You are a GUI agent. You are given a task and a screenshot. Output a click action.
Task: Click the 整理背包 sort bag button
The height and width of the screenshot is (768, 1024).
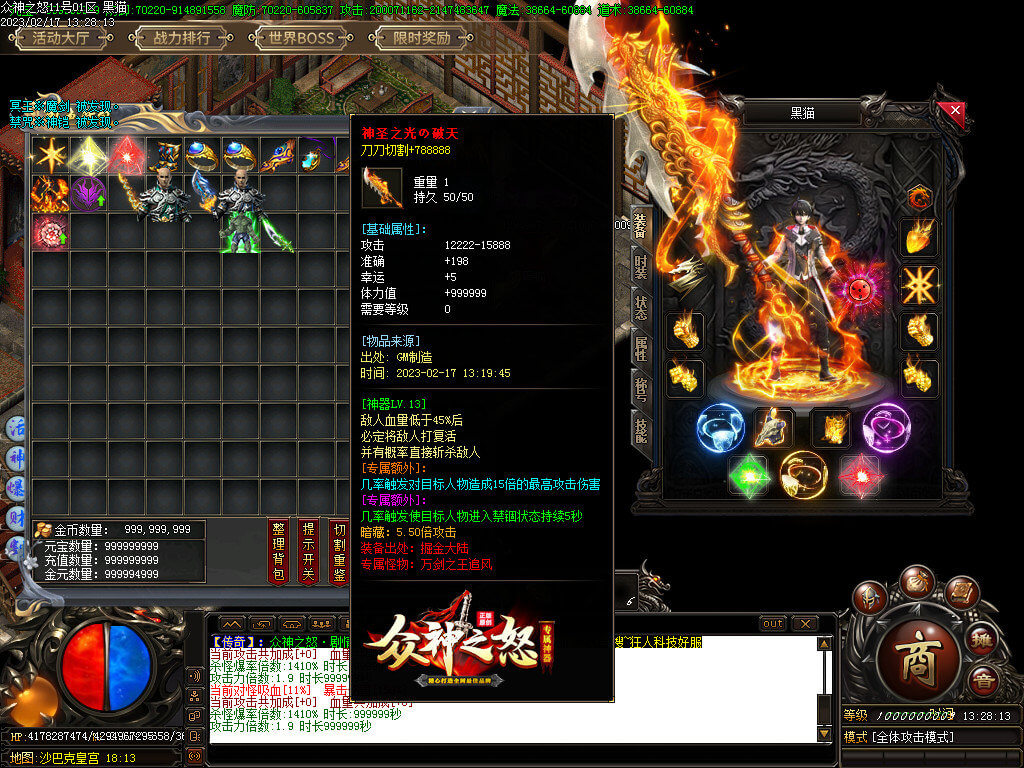279,550
